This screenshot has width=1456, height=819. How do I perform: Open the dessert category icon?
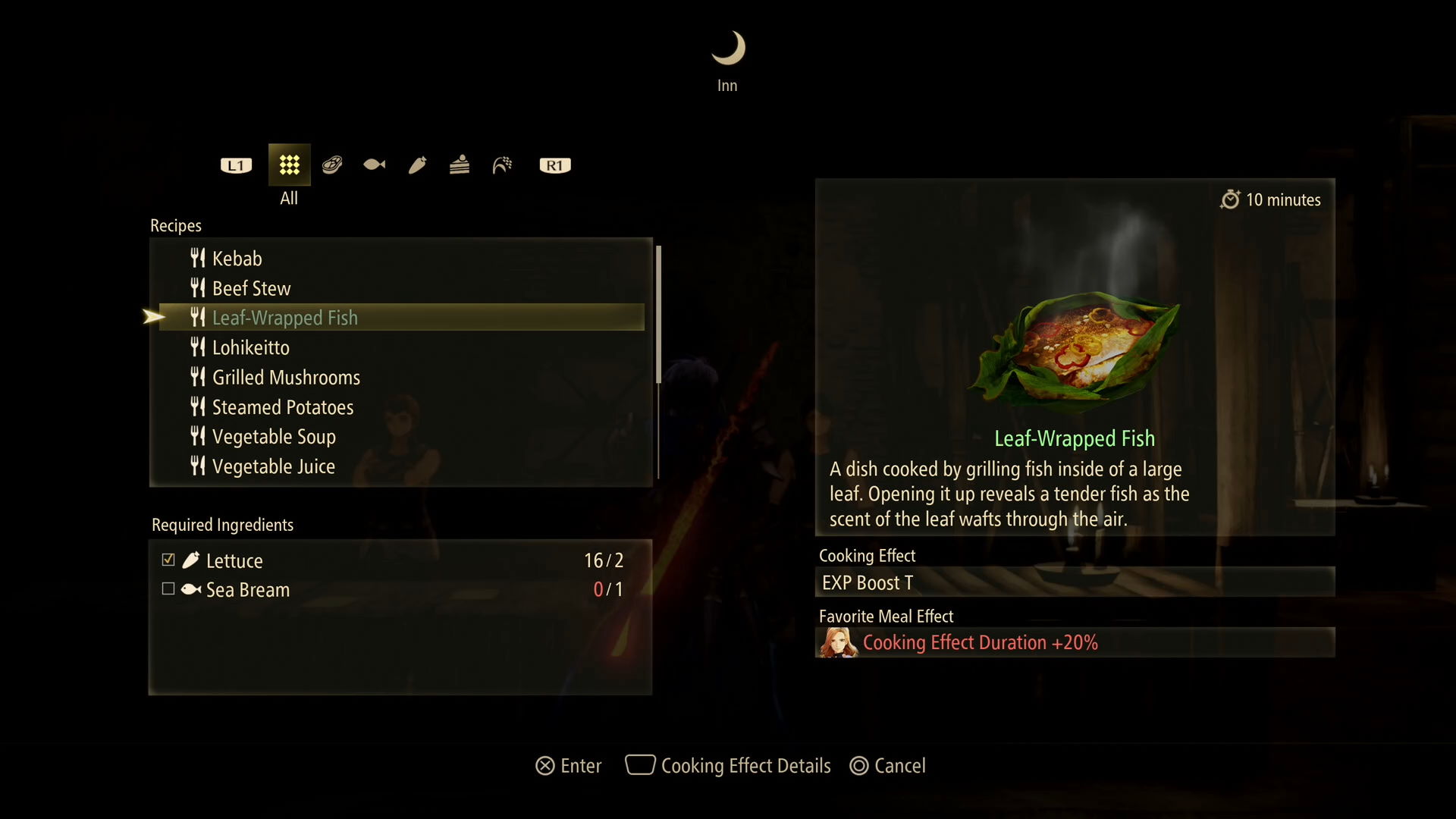point(459,165)
